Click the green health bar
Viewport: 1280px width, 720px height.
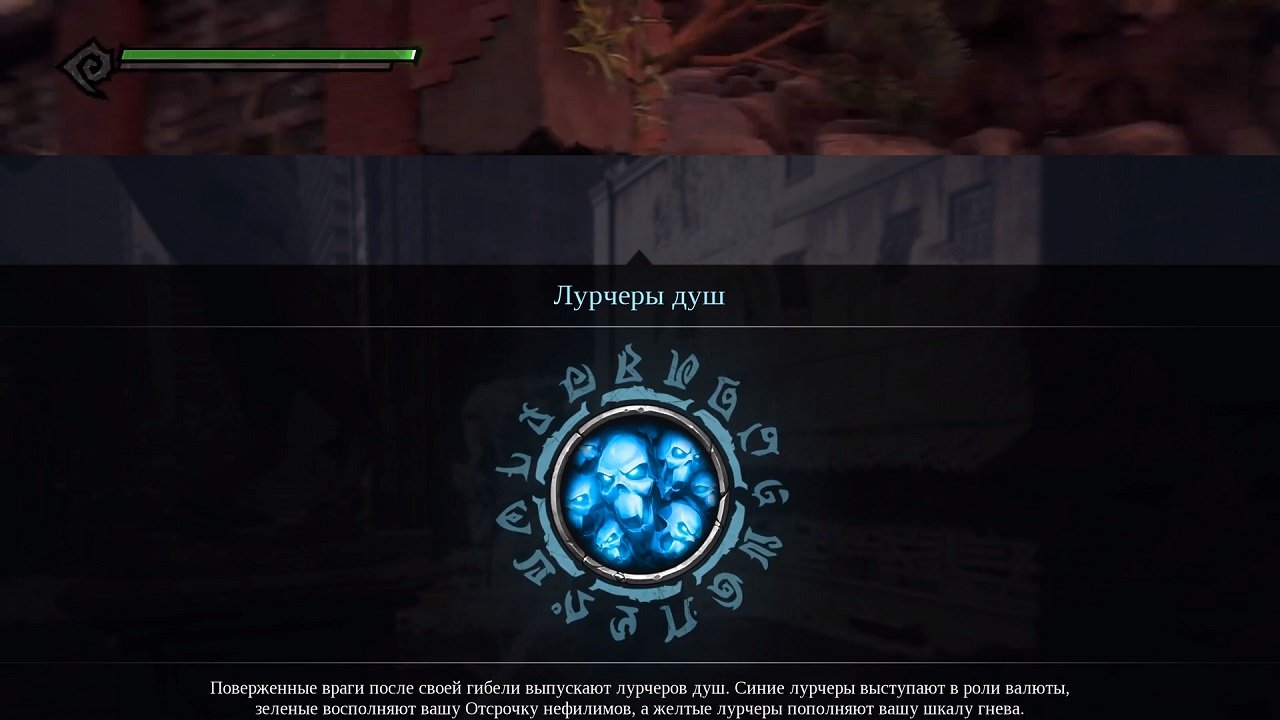[270, 52]
